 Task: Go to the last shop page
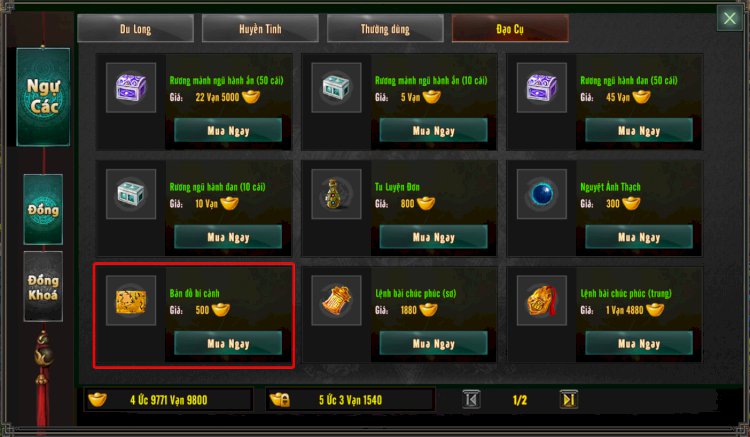568,399
